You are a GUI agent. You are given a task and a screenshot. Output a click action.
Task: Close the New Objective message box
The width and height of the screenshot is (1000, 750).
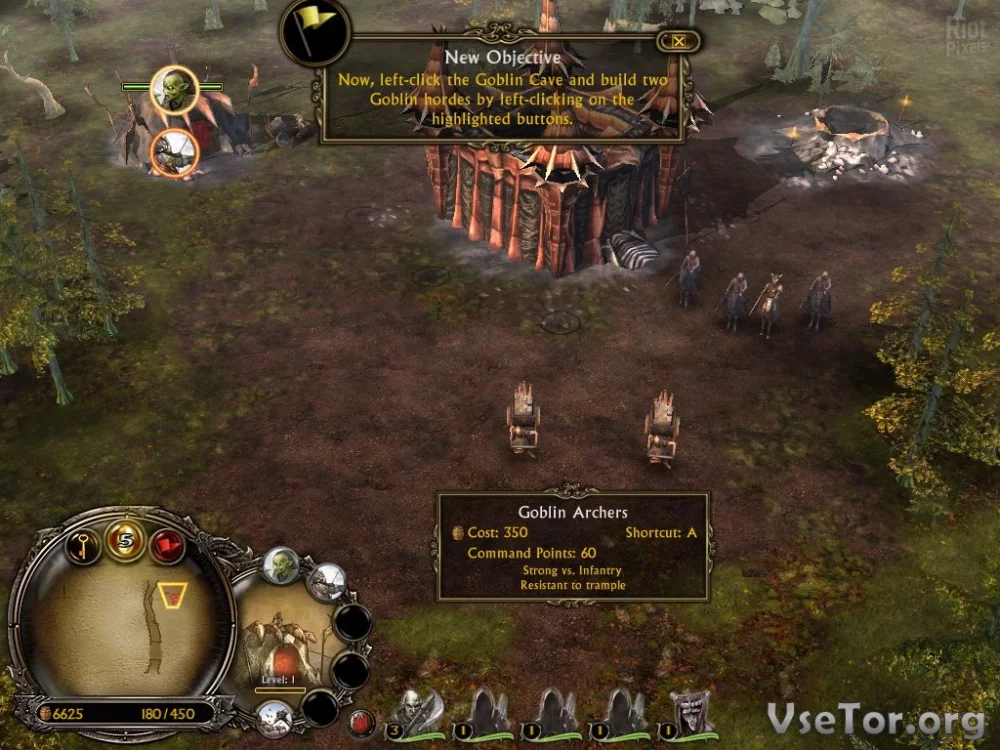[679, 41]
